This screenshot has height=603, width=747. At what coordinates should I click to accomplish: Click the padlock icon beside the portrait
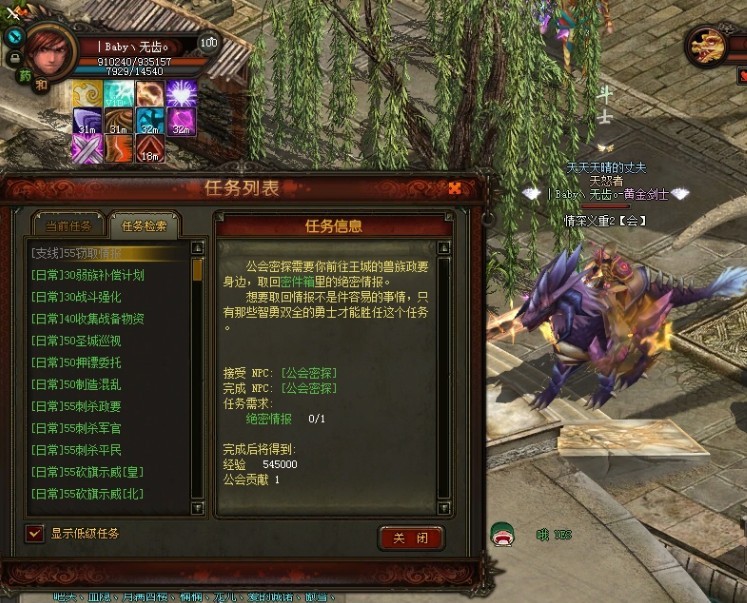13,58
